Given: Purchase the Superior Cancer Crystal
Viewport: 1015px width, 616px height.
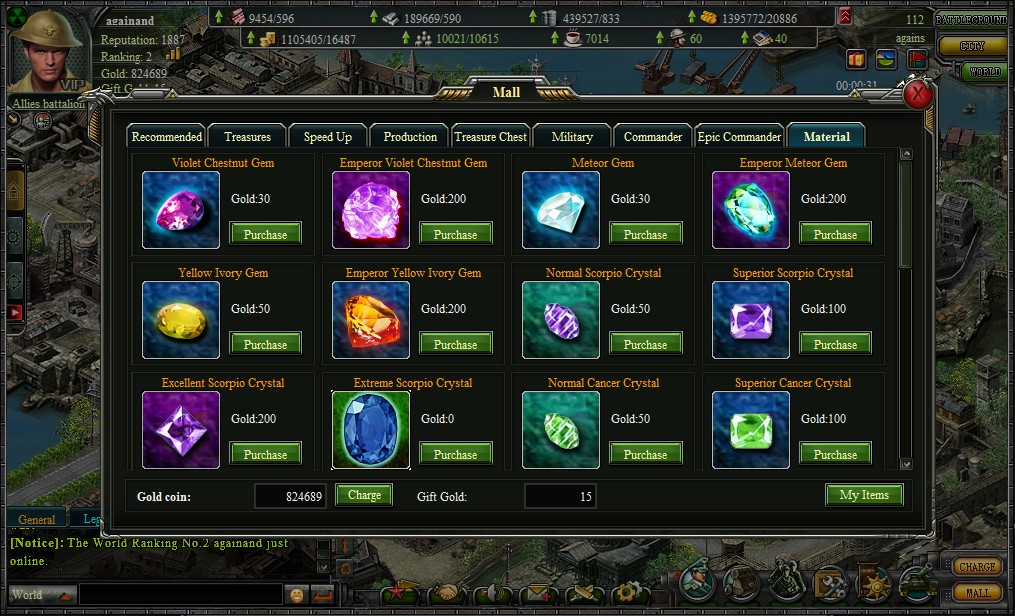Looking at the screenshot, I should coord(835,454).
